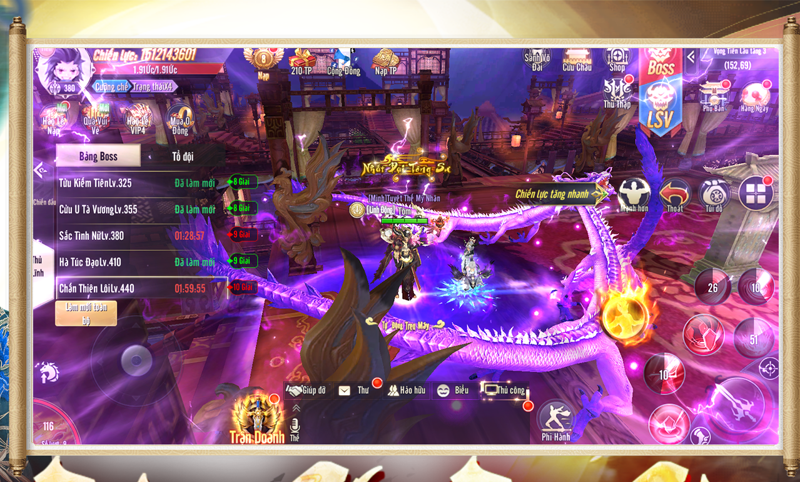
Task: Open the Túi đồ bag
Action: [x=713, y=195]
